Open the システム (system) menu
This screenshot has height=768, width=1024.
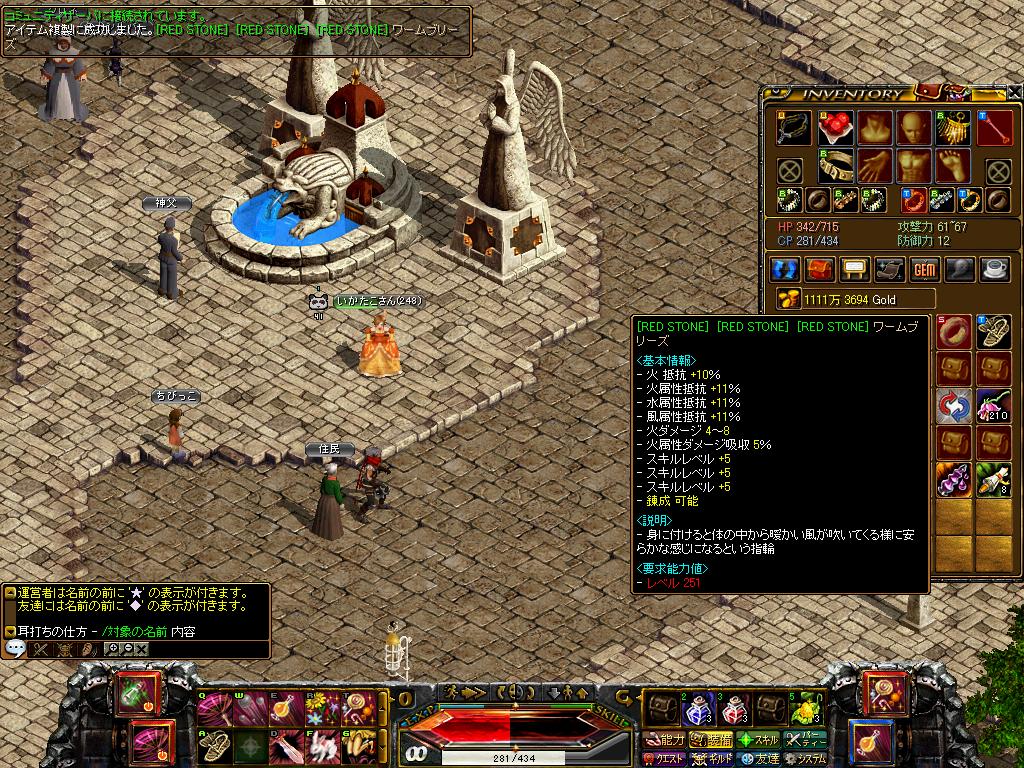pyautogui.click(x=806, y=759)
